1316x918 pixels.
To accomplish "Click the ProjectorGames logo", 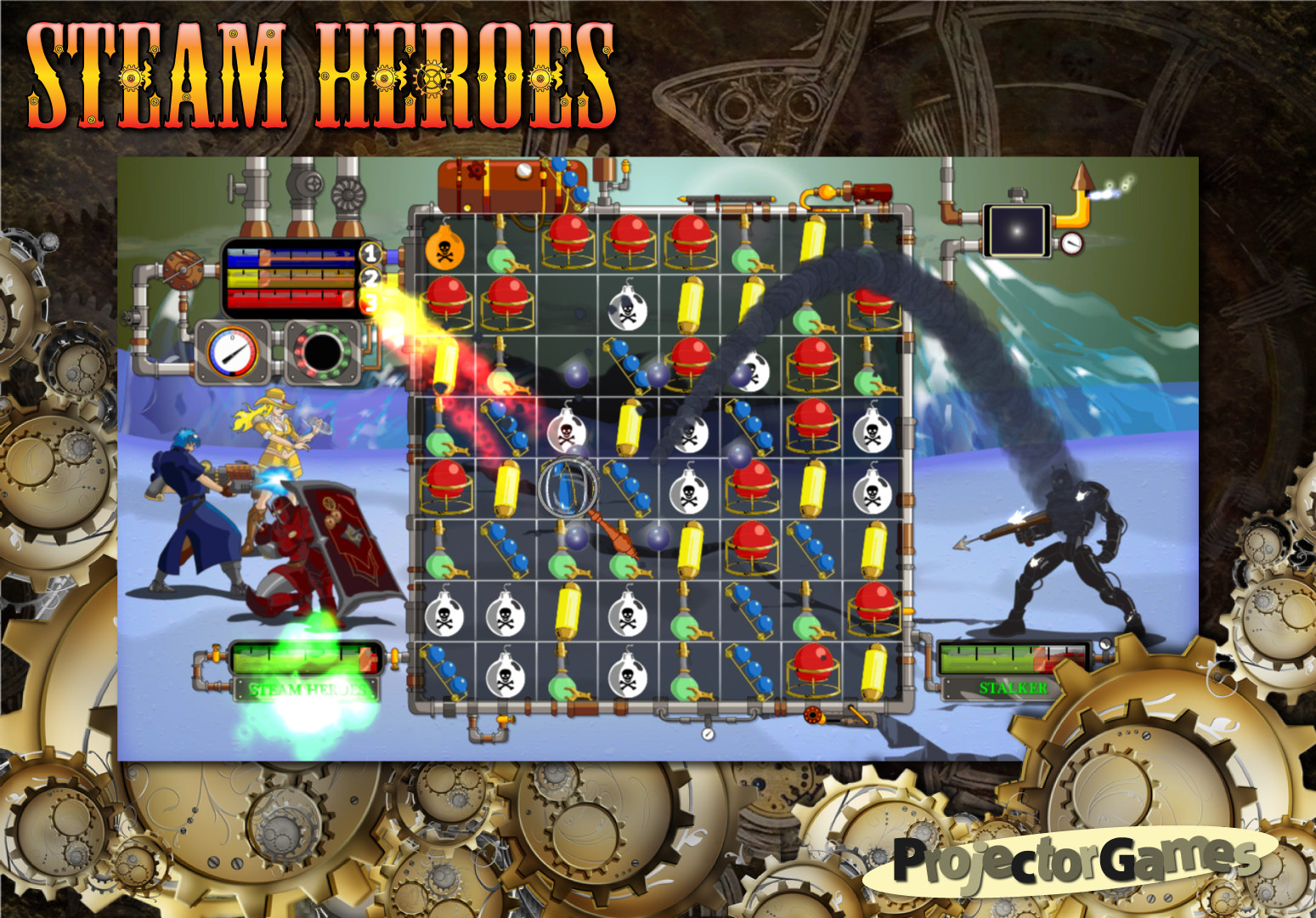I will pos(1067,860).
